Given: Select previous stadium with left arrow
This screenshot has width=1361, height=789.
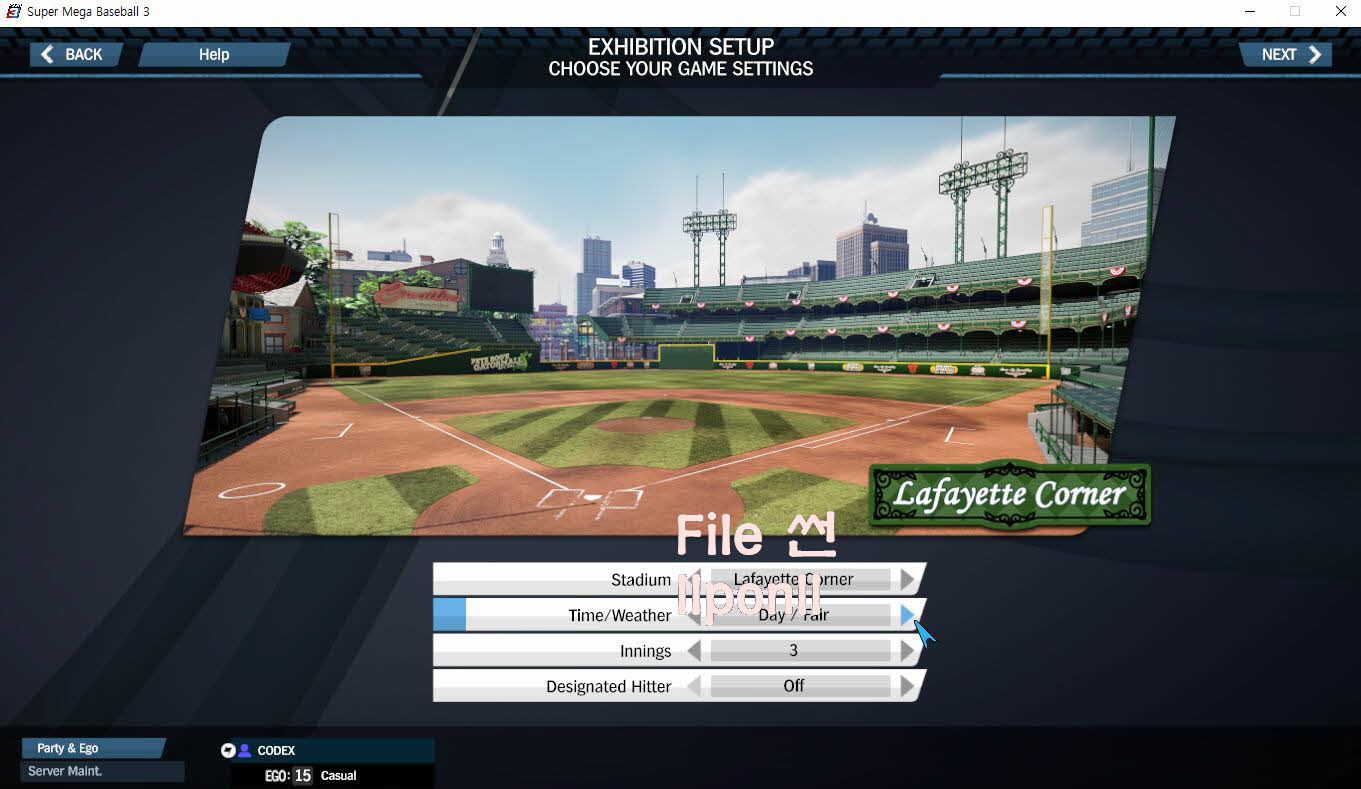Looking at the screenshot, I should point(695,580).
